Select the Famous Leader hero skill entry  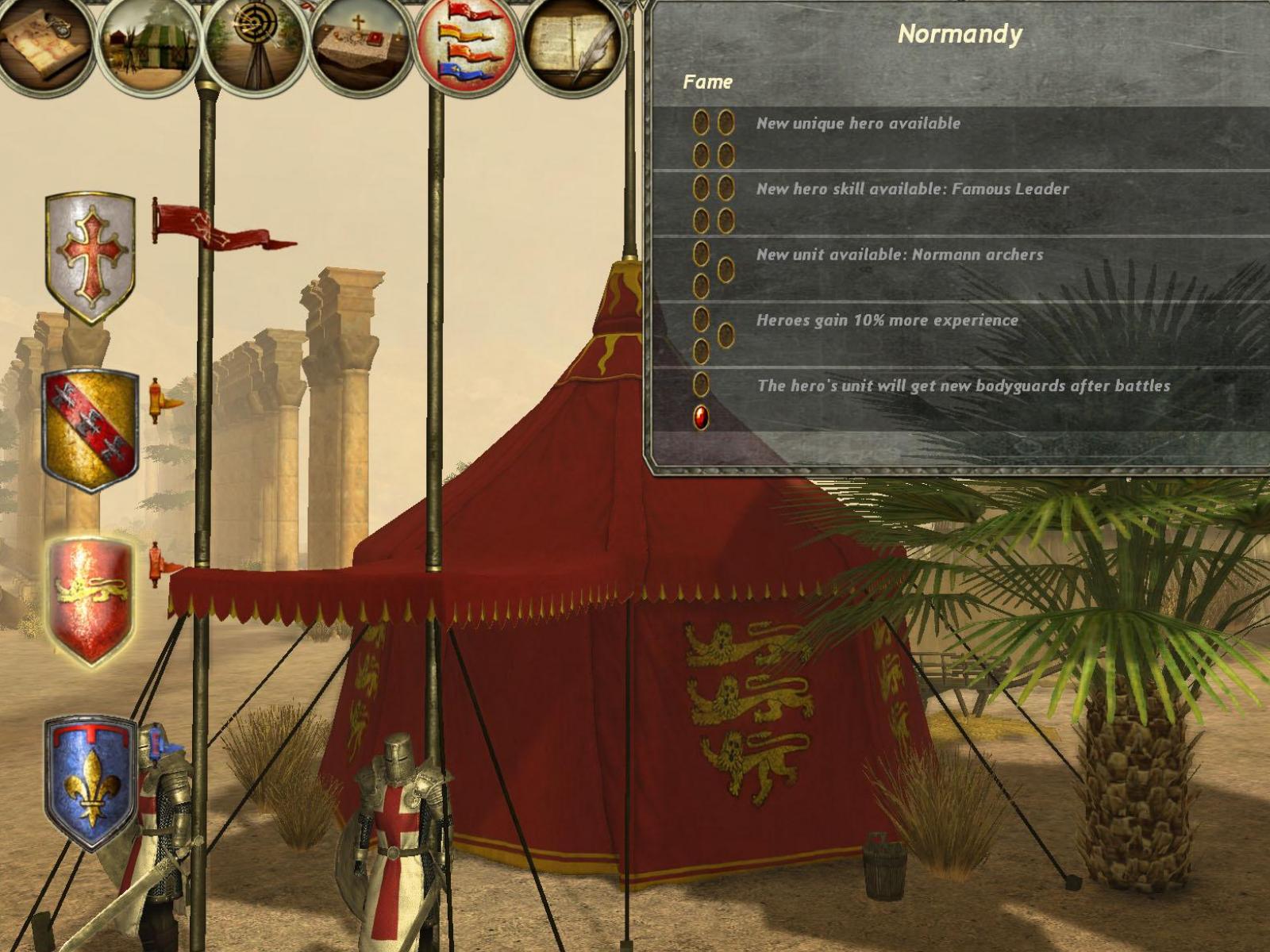[x=914, y=190]
